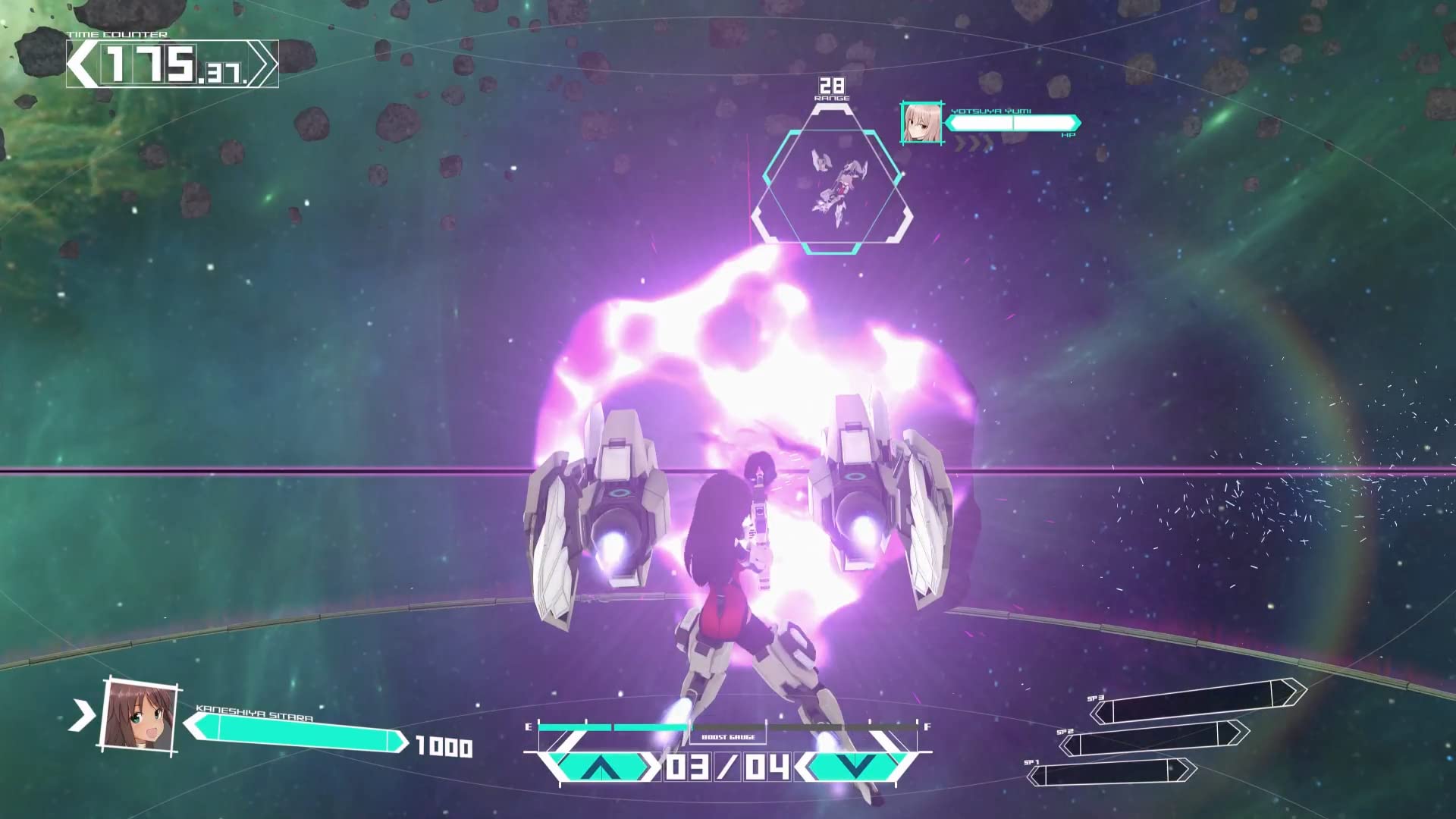Image resolution: width=1456 pixels, height=819 pixels.
Task: Select Yotsuya Yumi's enemy portrait
Action: tap(921, 123)
